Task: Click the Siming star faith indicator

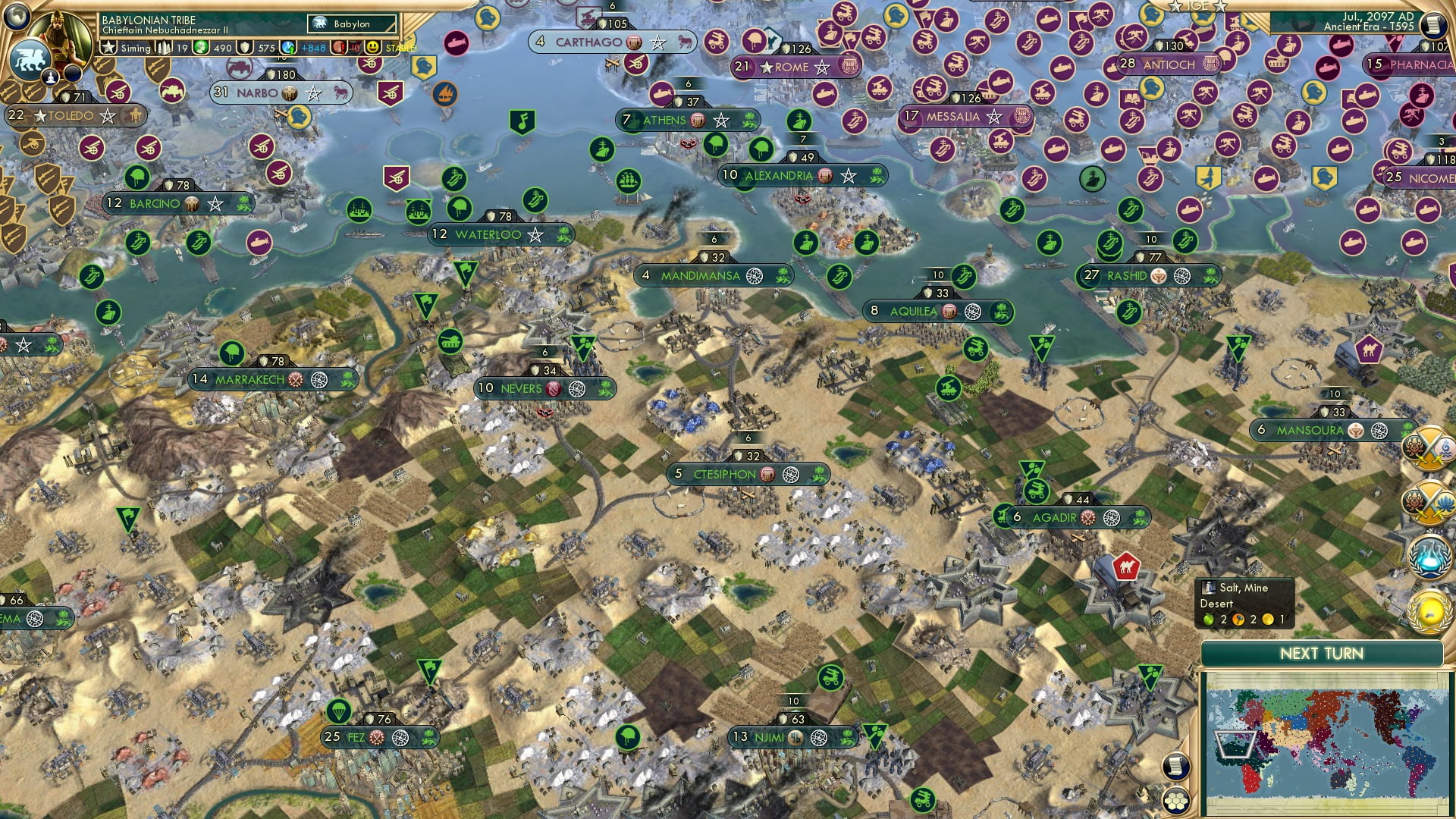Action: coord(108,48)
